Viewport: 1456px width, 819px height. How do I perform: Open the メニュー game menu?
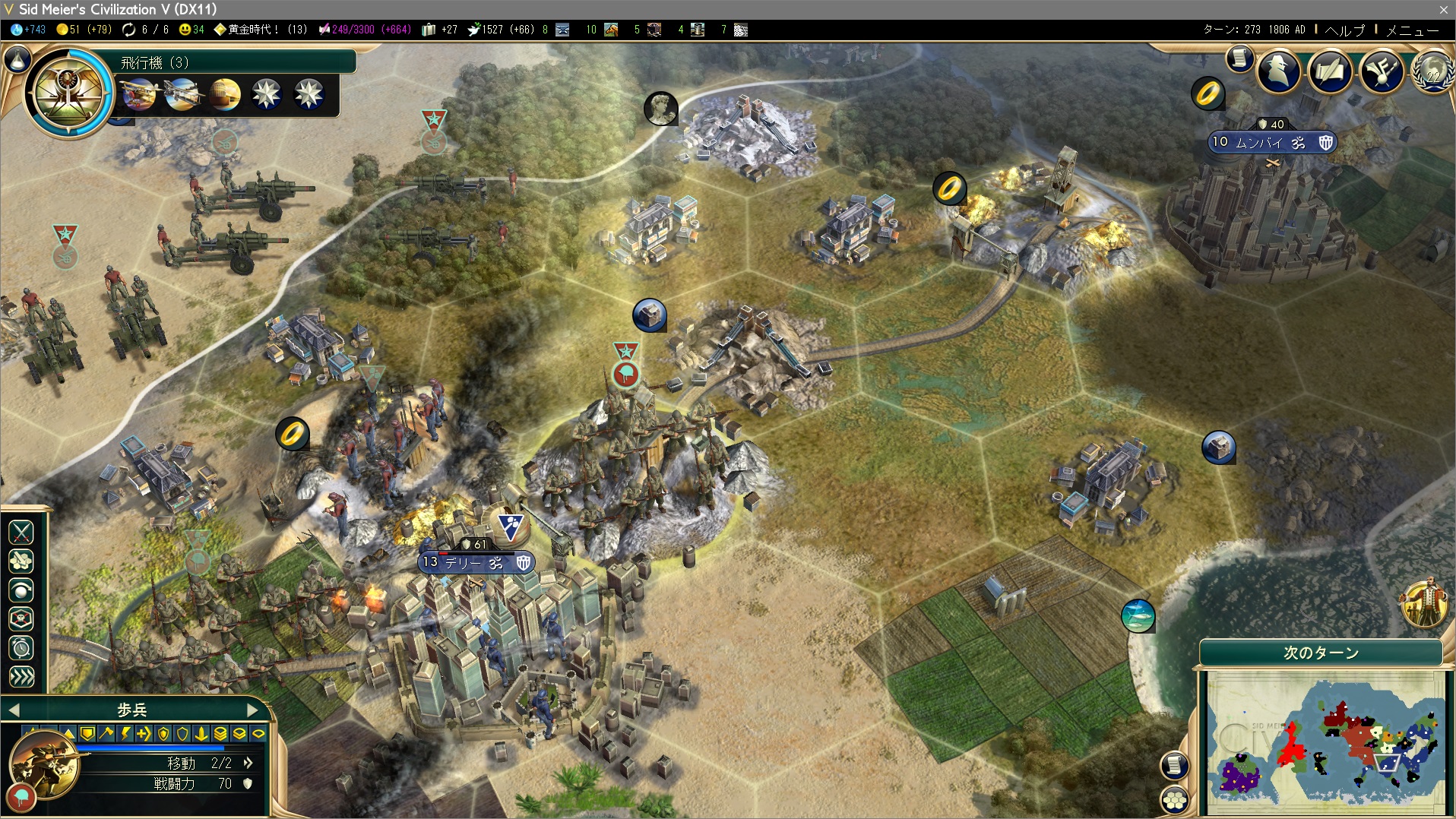tap(1412, 30)
